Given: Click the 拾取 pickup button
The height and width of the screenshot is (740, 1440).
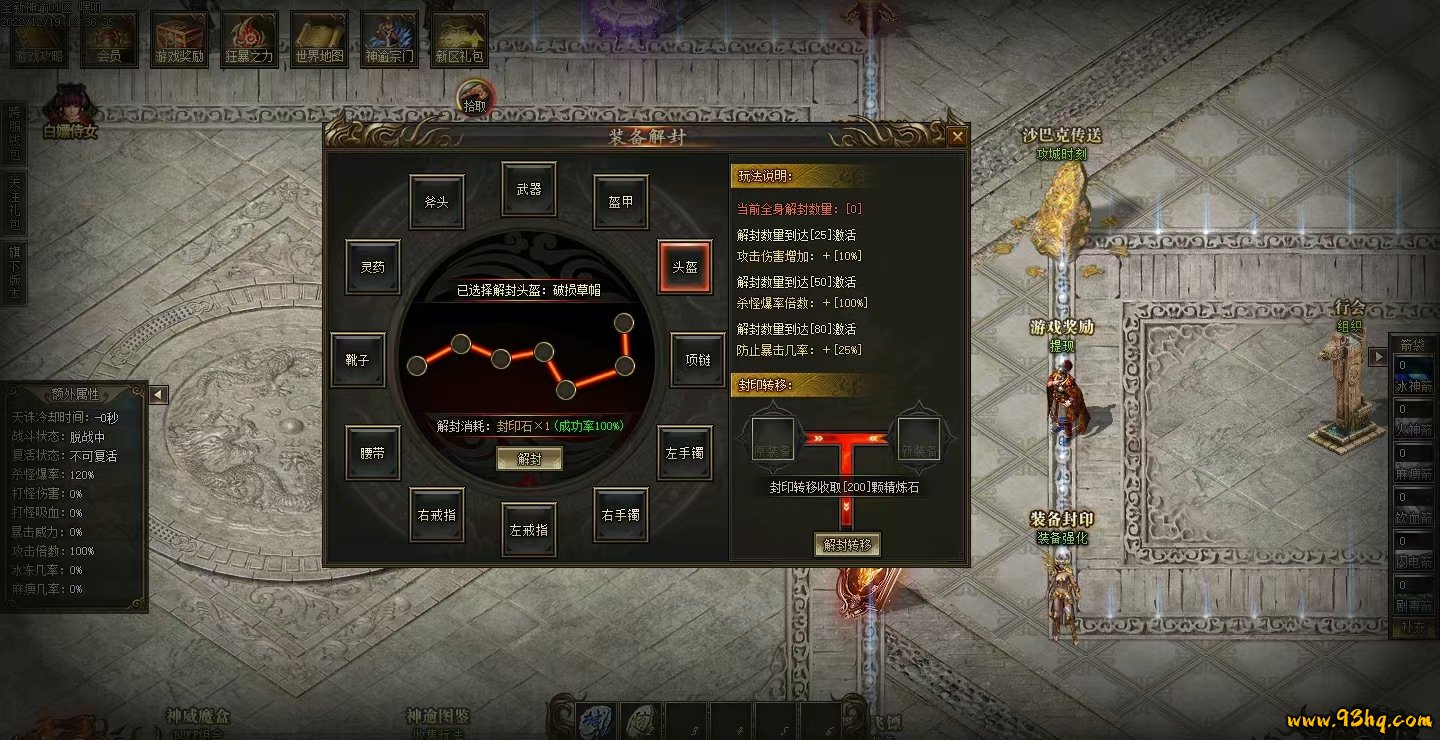Looking at the screenshot, I should pos(475,98).
